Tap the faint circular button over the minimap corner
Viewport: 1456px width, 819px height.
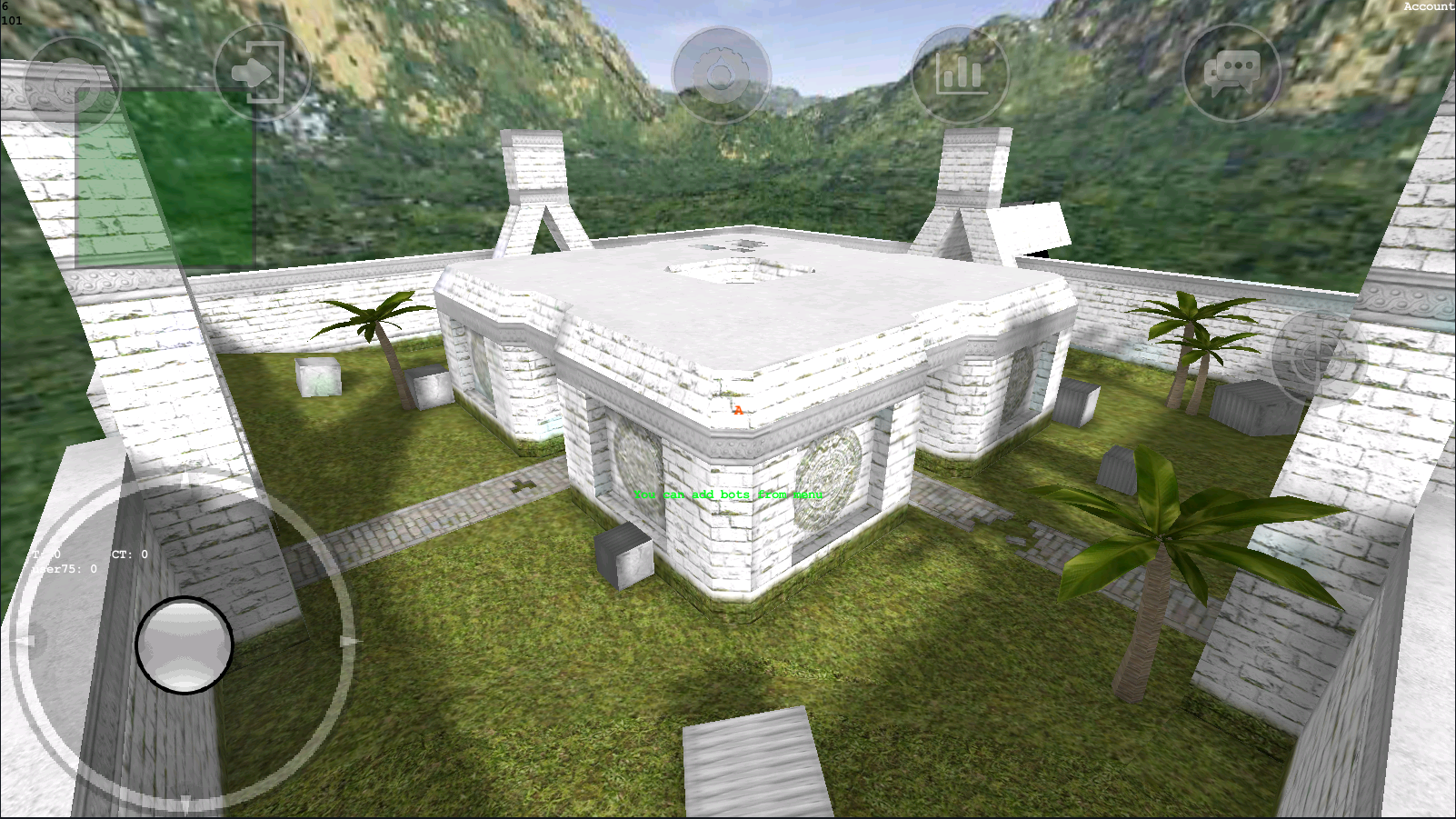pos(71,84)
